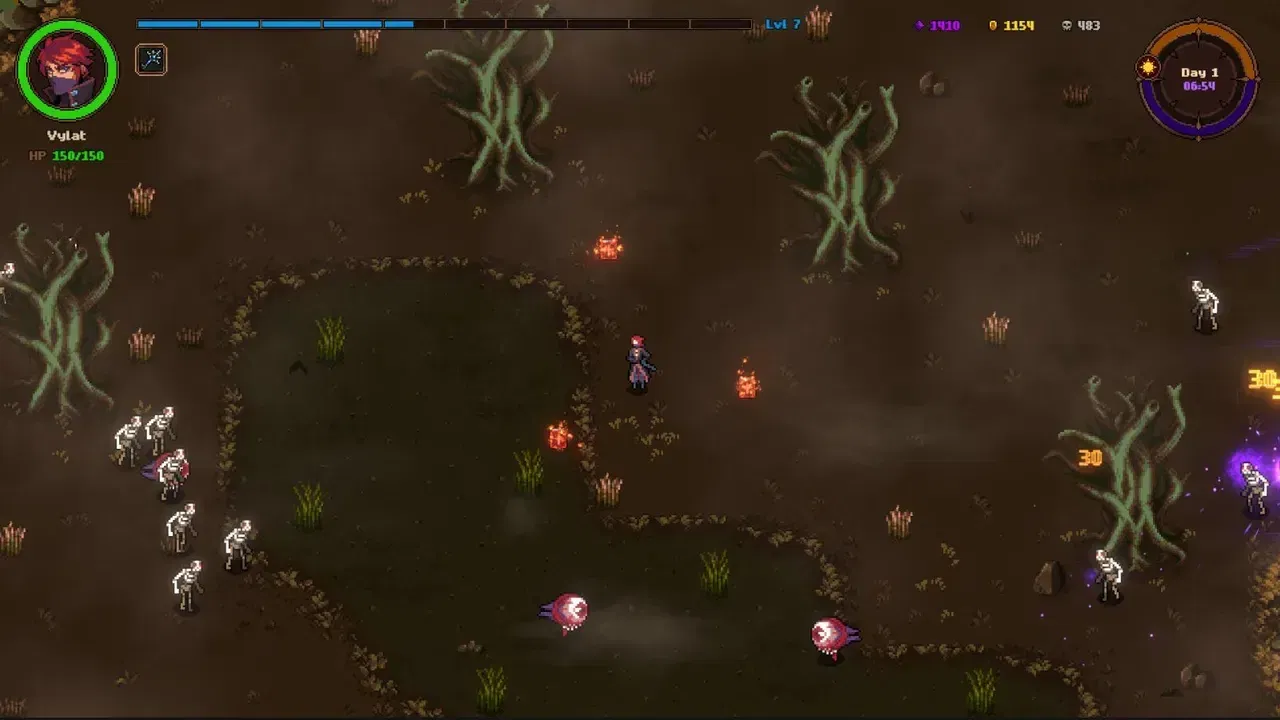Click the sun icon on the day-night dial
The height and width of the screenshot is (720, 1280).
(x=1148, y=67)
